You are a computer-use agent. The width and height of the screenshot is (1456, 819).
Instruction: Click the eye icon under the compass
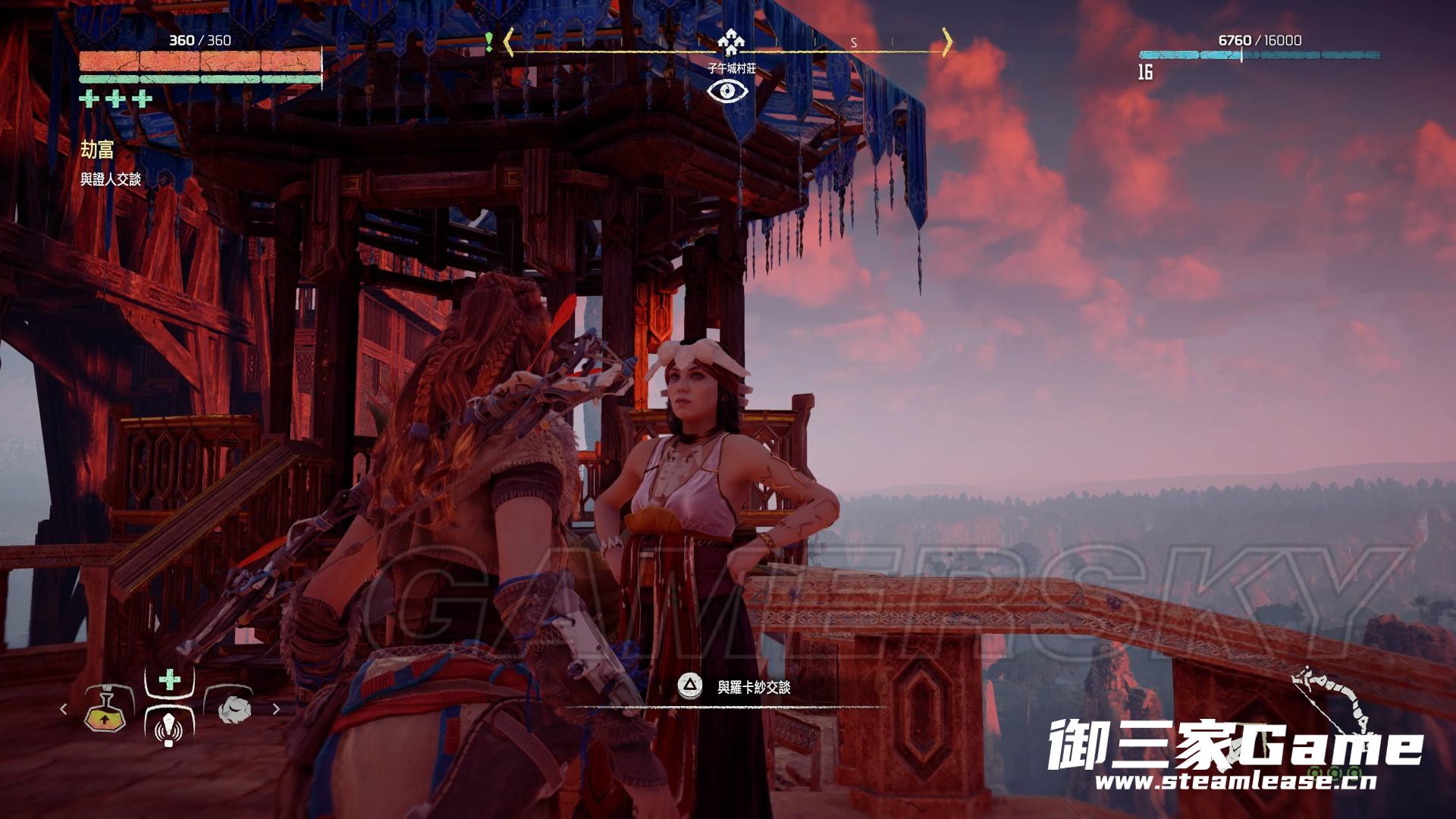(728, 92)
